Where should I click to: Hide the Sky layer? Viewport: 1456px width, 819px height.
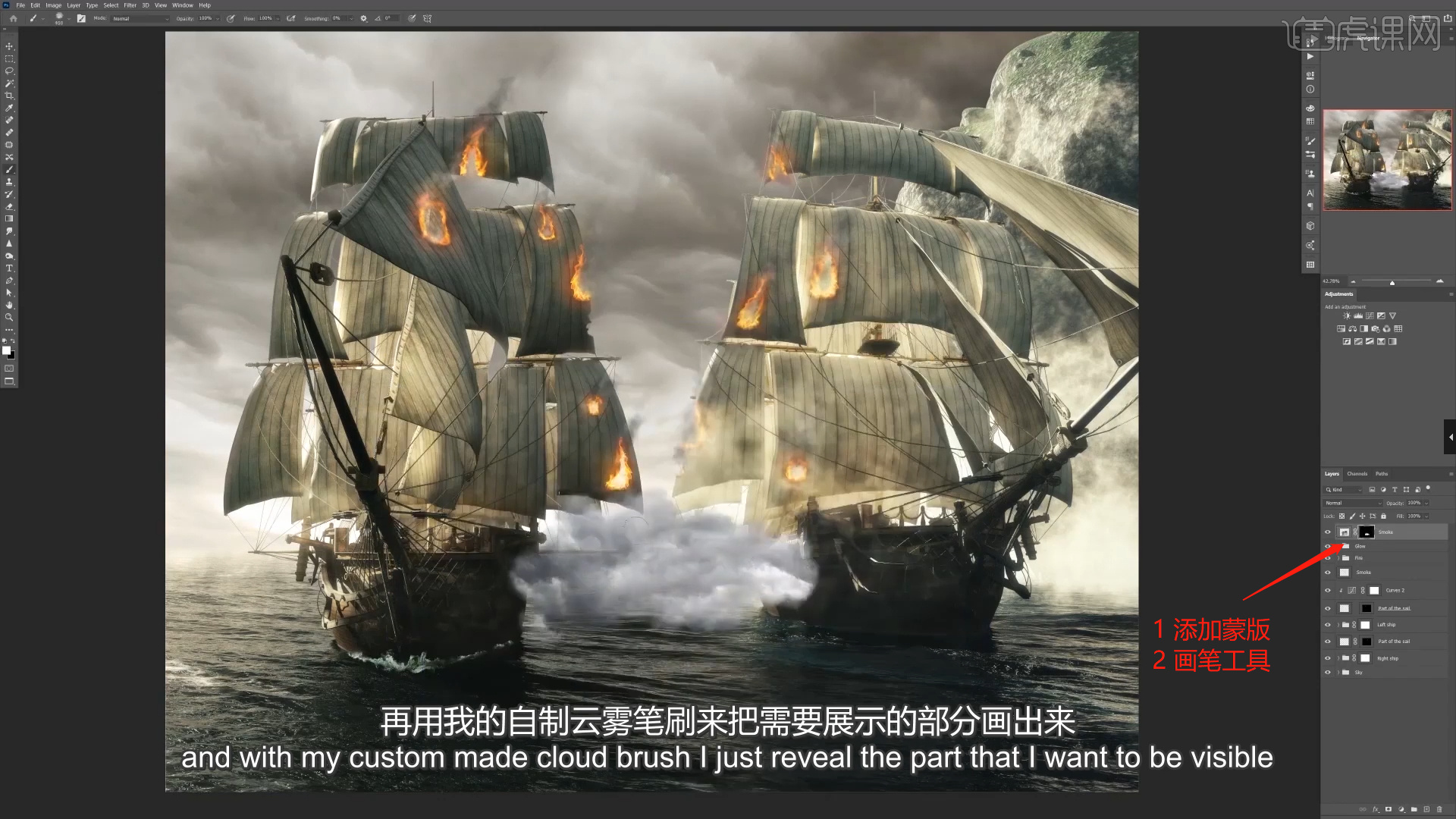click(x=1328, y=672)
